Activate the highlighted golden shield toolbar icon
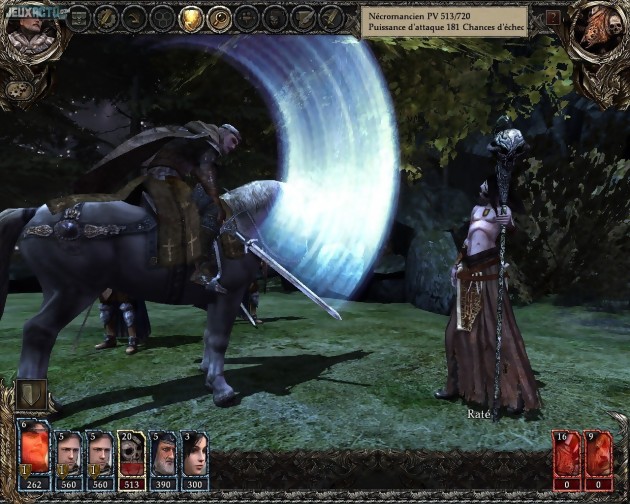This screenshot has width=630, height=504. pyautogui.click(x=190, y=18)
